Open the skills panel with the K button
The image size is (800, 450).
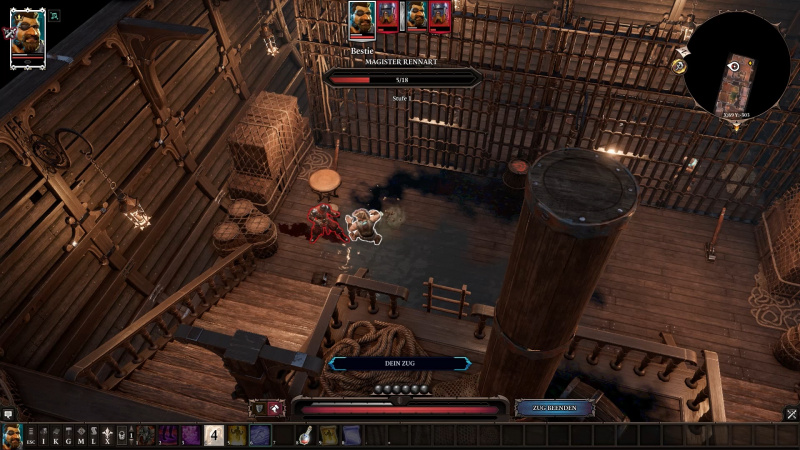(x=56, y=435)
